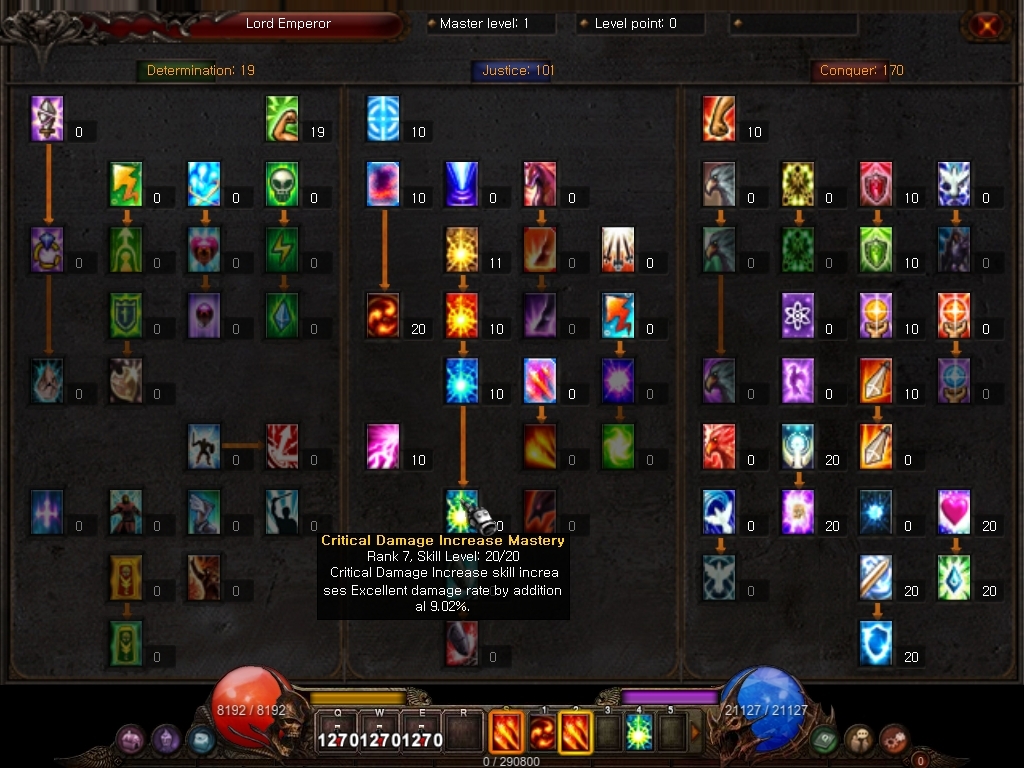Select the blue target-ring skill atop Justice tree
Image resolution: width=1024 pixels, height=768 pixels.
(383, 119)
